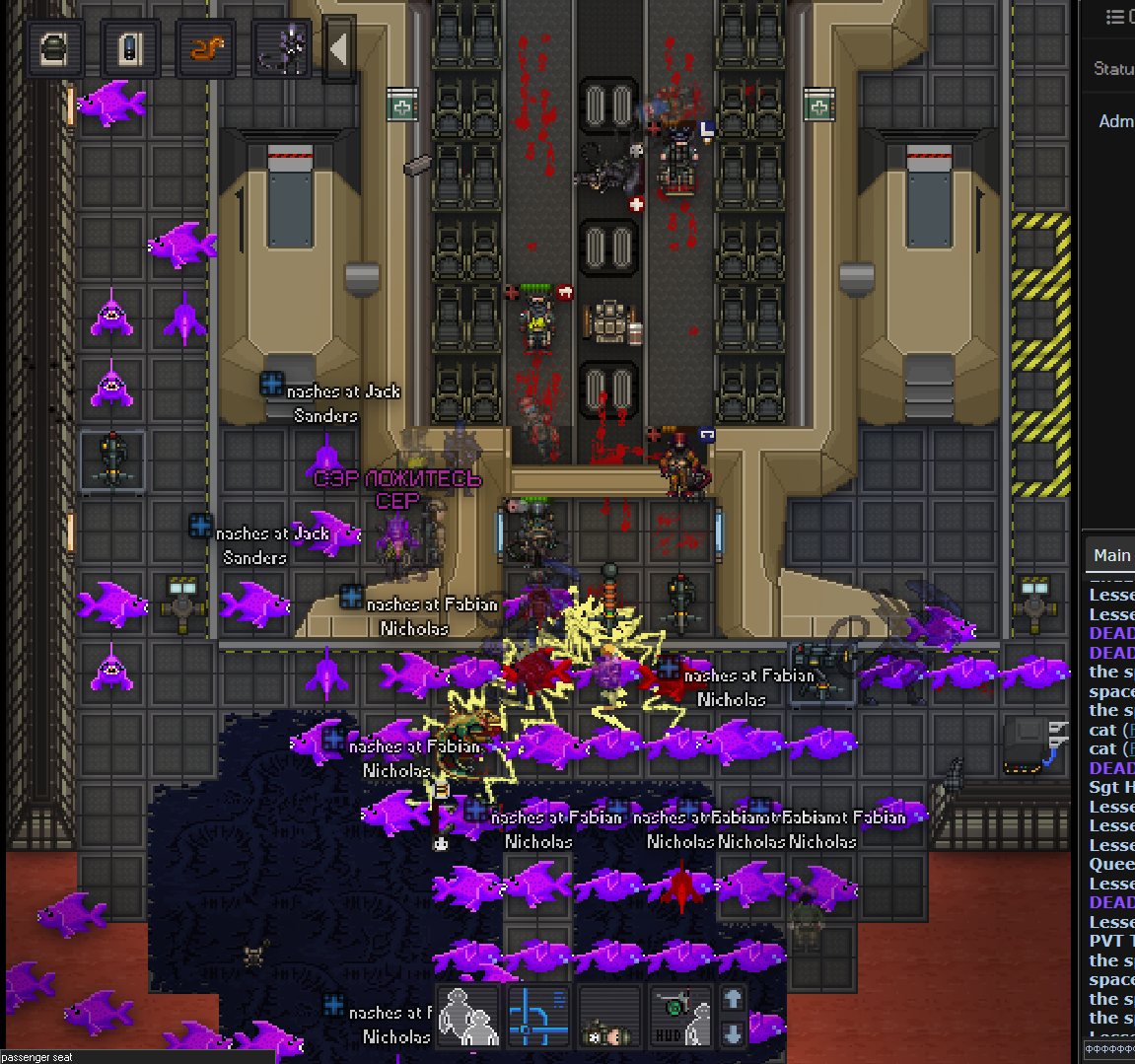
Task: Click the blue down arrow button
Action: [x=733, y=1033]
